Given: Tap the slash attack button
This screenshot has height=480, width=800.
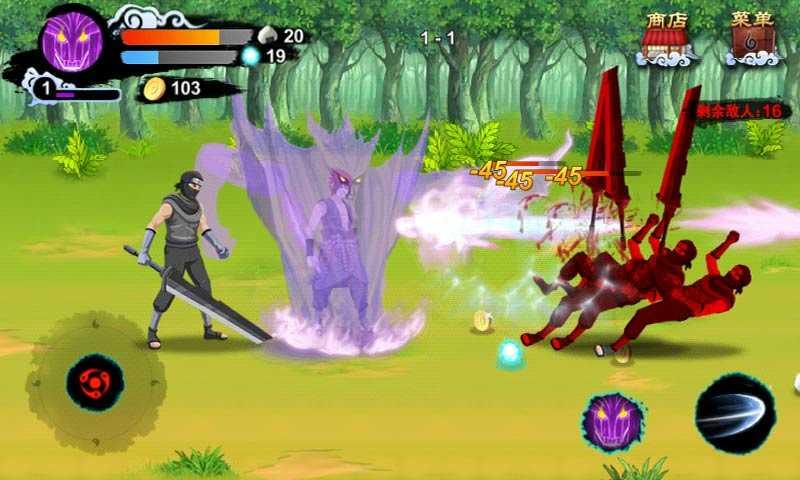Looking at the screenshot, I should [735, 414].
